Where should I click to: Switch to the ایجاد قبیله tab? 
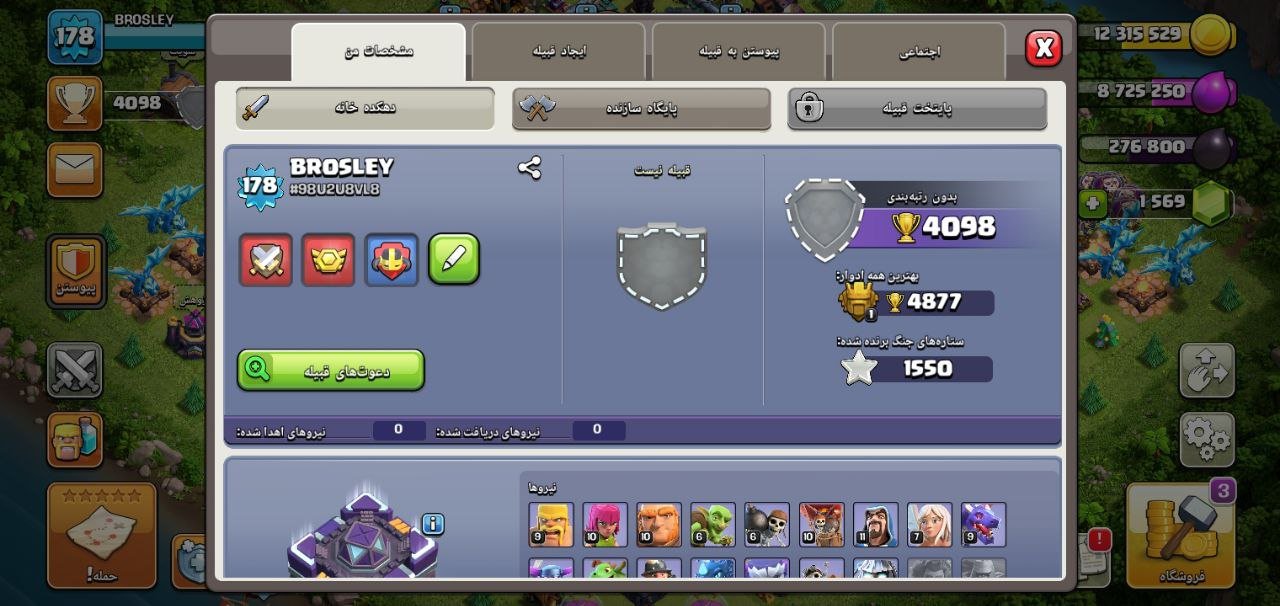(x=558, y=52)
